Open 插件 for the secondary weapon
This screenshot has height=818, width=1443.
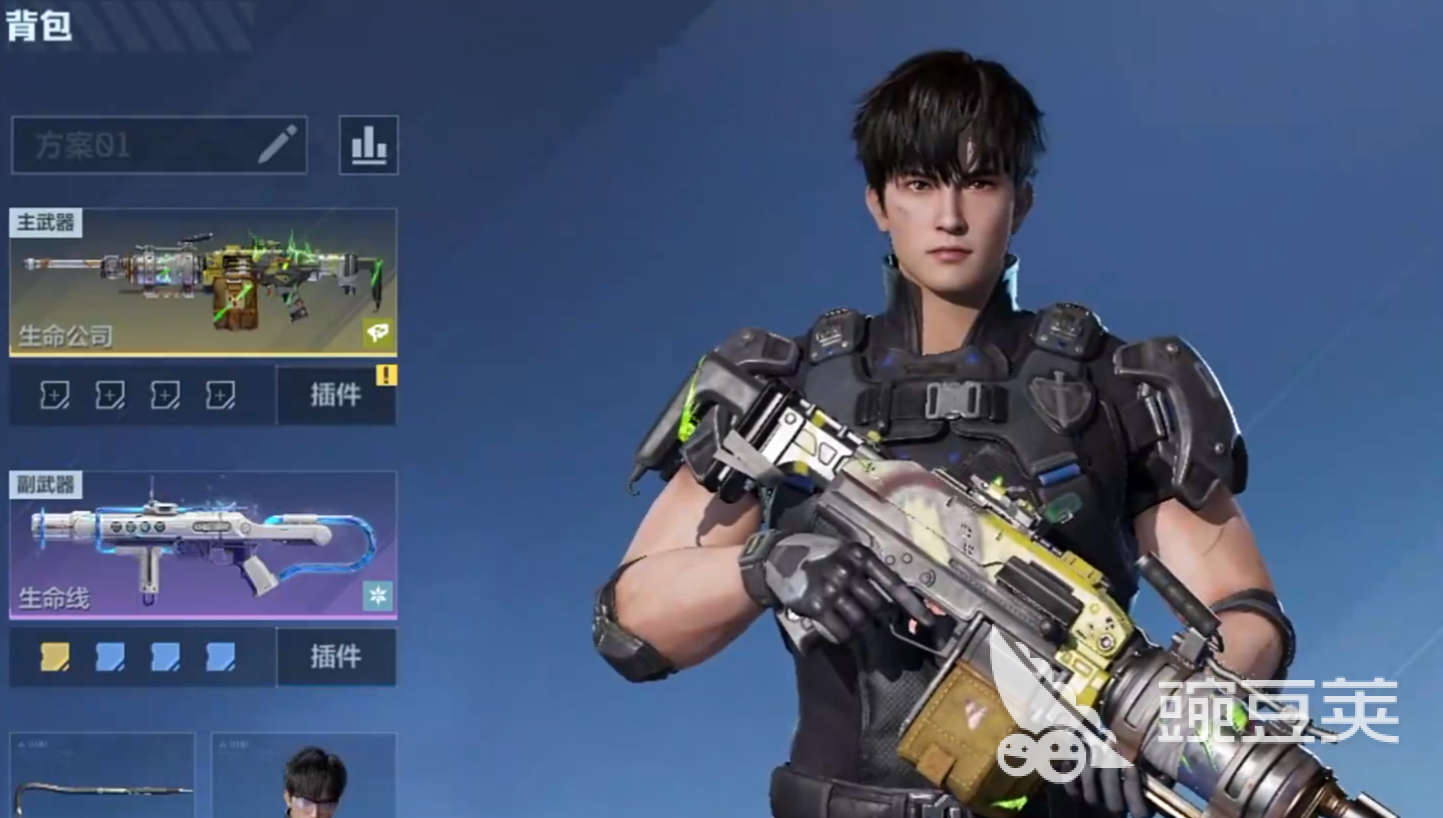click(x=336, y=657)
